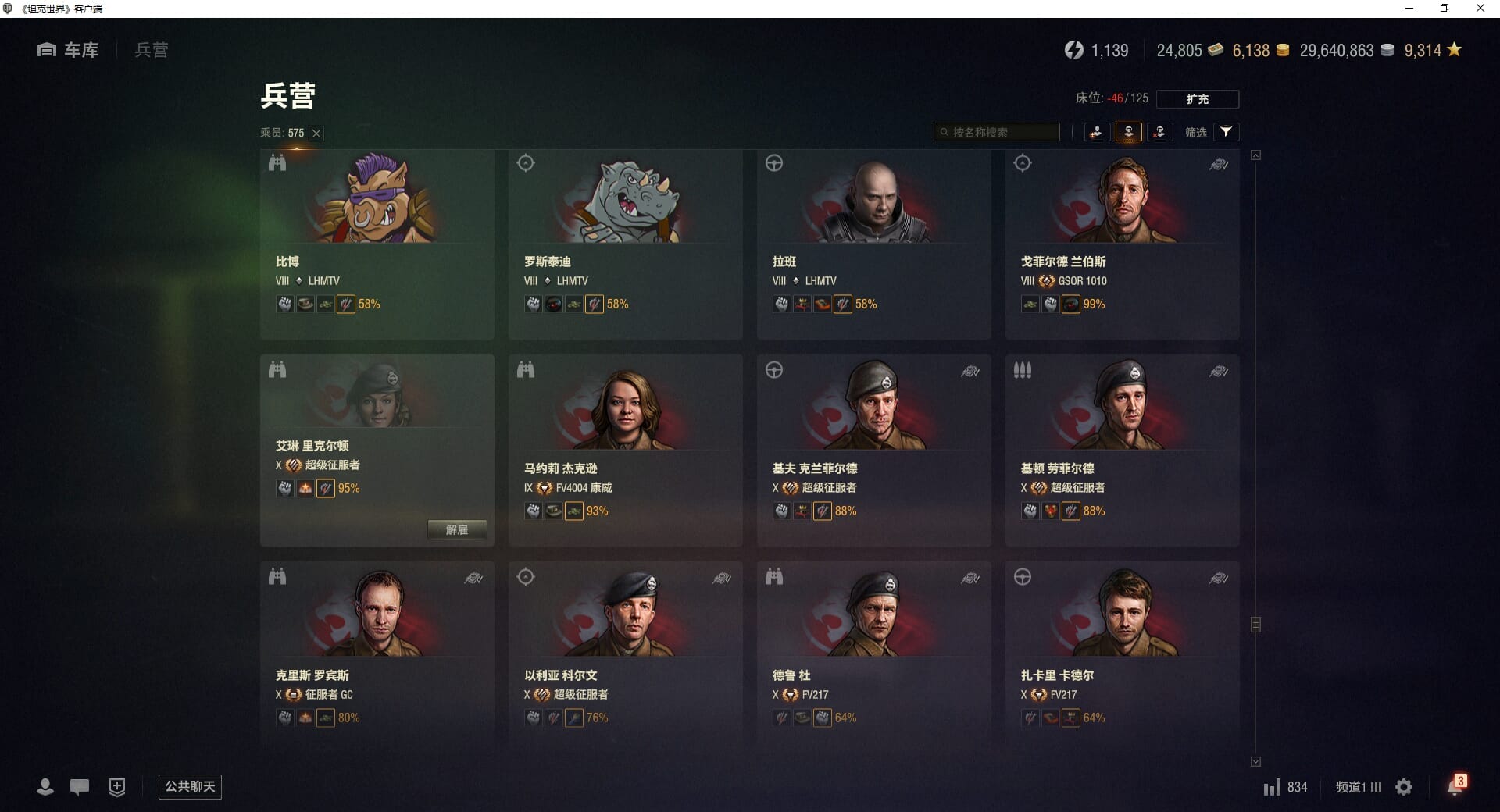Open the gear settings icon
Screen dimensions: 1500x812
tap(1404, 787)
